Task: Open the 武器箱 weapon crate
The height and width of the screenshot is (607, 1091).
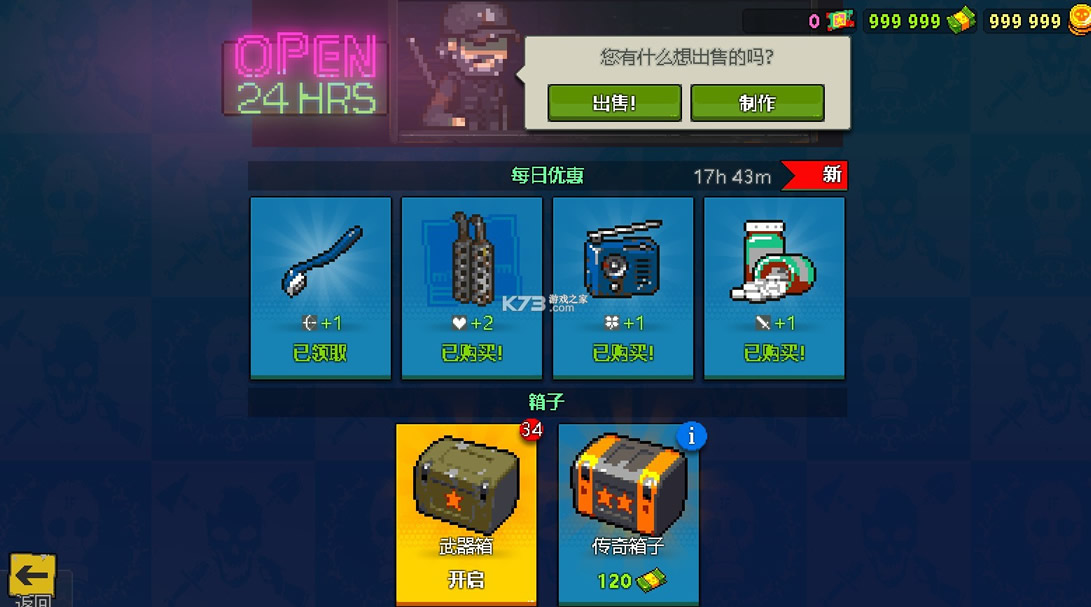Action: (466, 514)
